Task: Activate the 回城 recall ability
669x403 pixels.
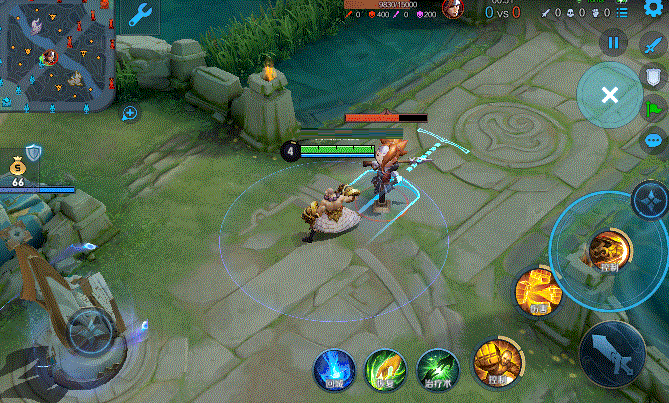Action: click(335, 369)
